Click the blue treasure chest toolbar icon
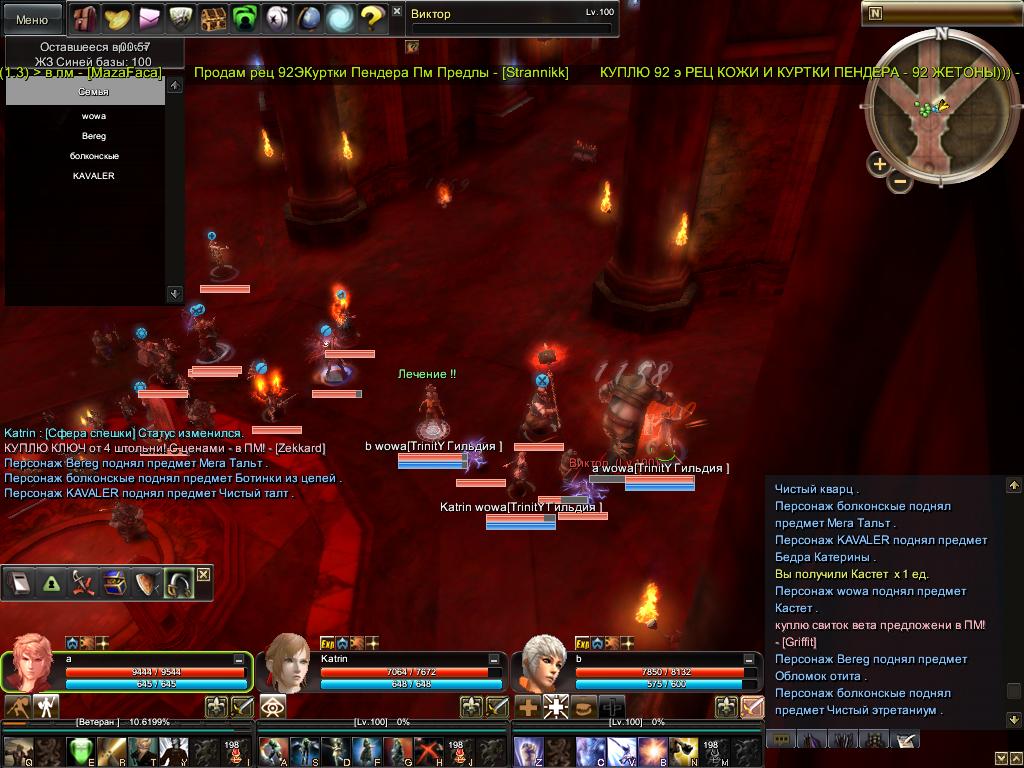The image size is (1024, 768). click(x=113, y=583)
